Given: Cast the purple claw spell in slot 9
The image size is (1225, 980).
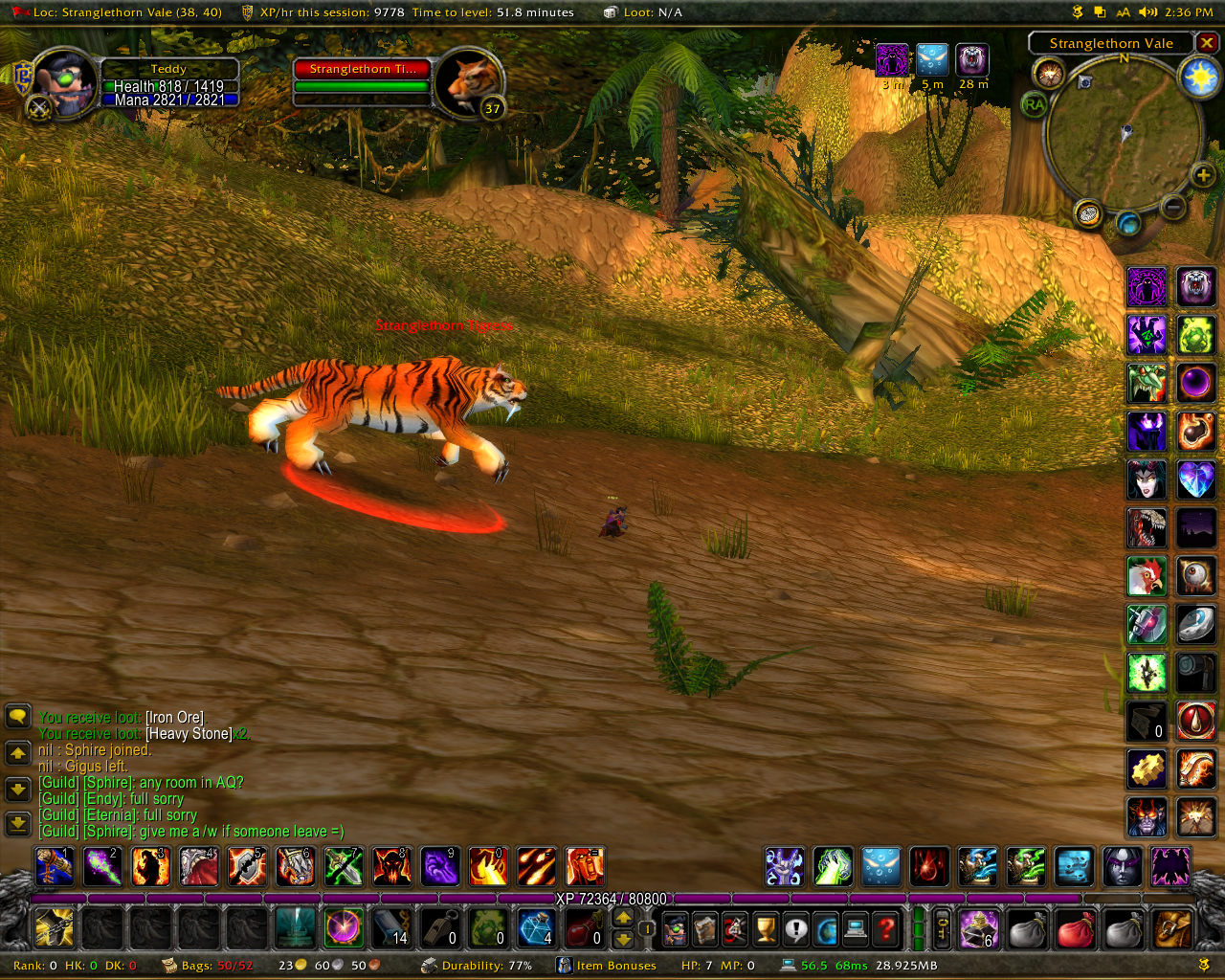Looking at the screenshot, I should [x=439, y=867].
